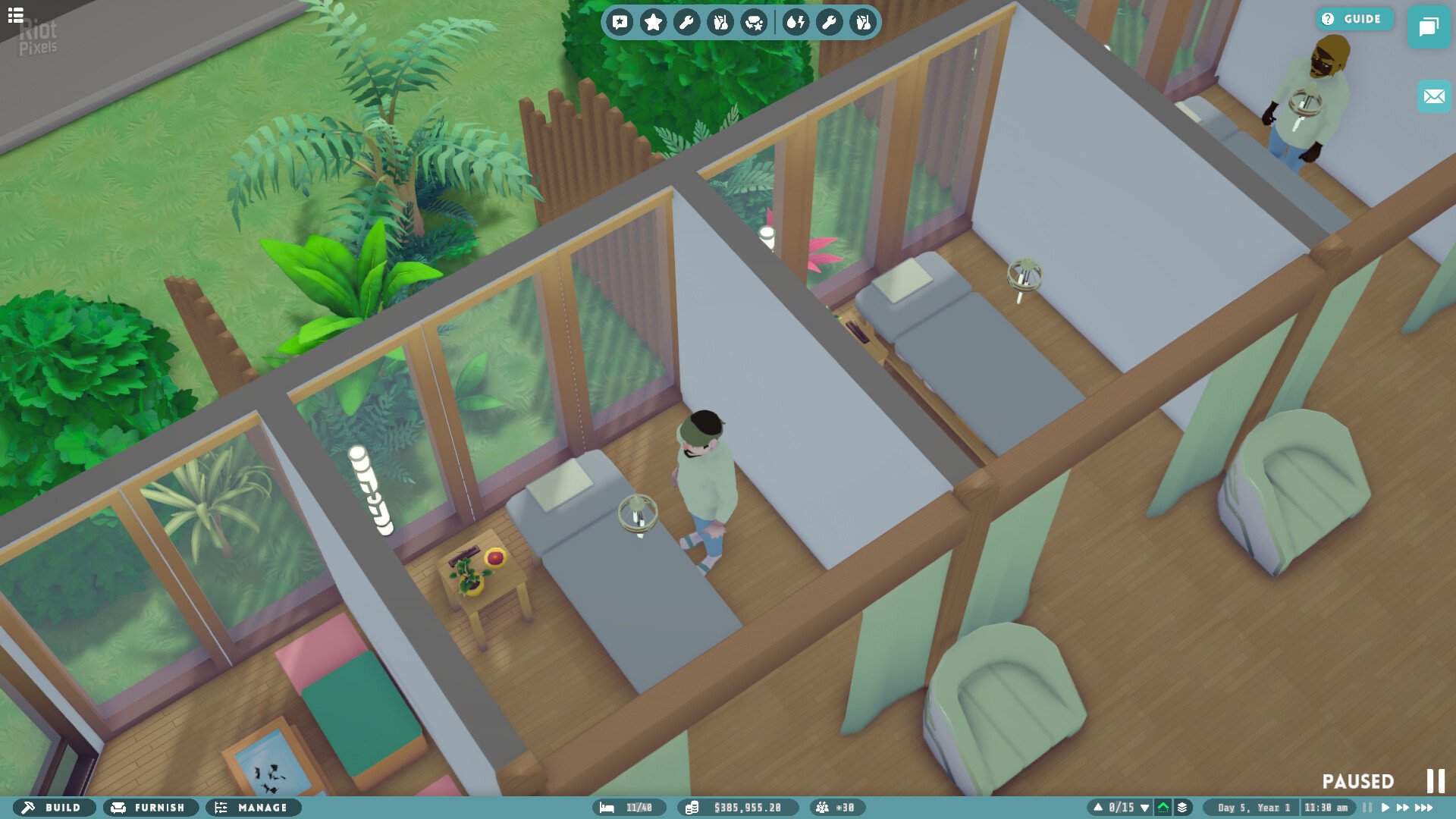The image size is (1456, 819).
Task: Open the Guide
Action: [x=1354, y=19]
